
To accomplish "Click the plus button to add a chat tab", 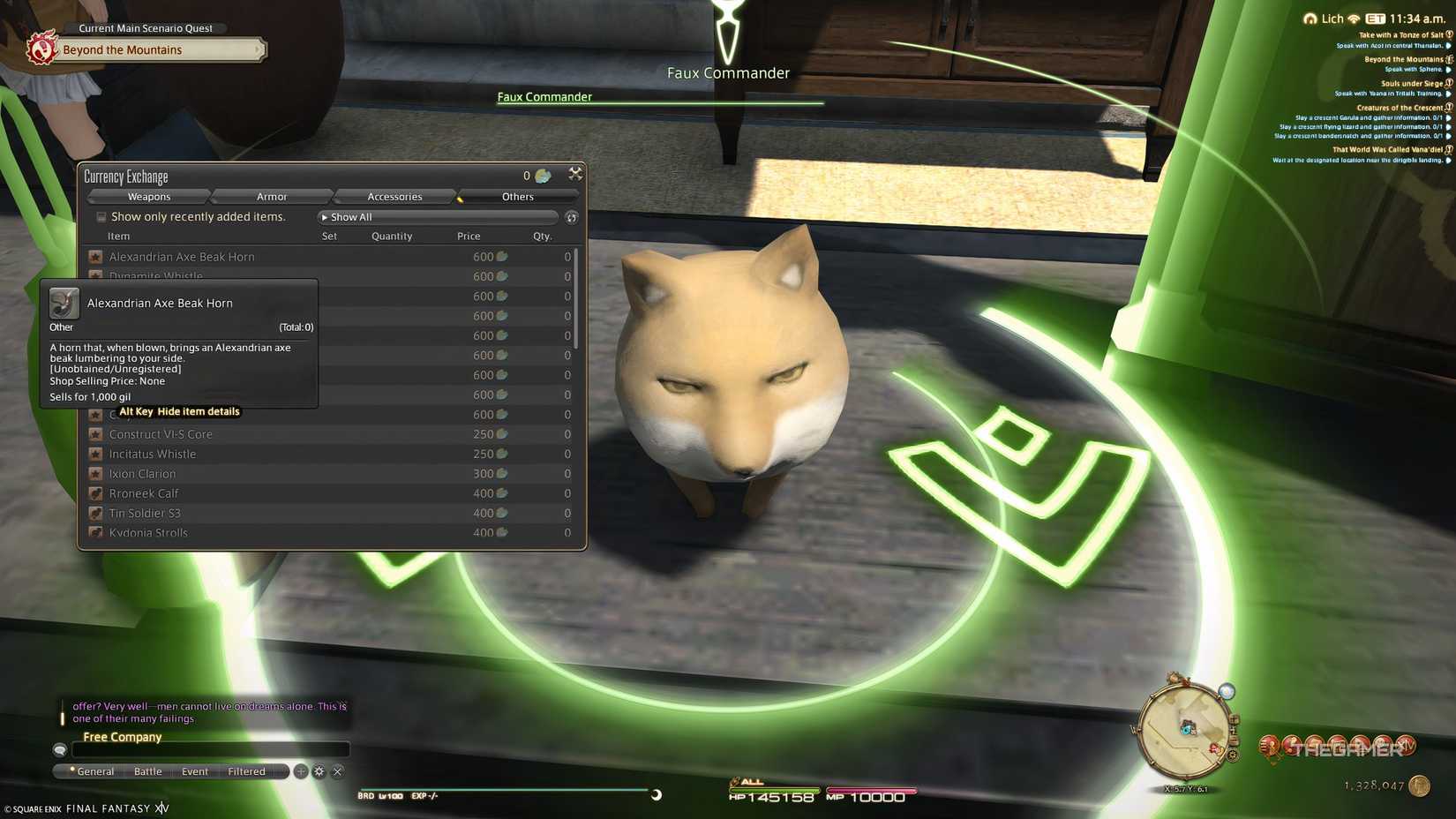I will 300,771.
